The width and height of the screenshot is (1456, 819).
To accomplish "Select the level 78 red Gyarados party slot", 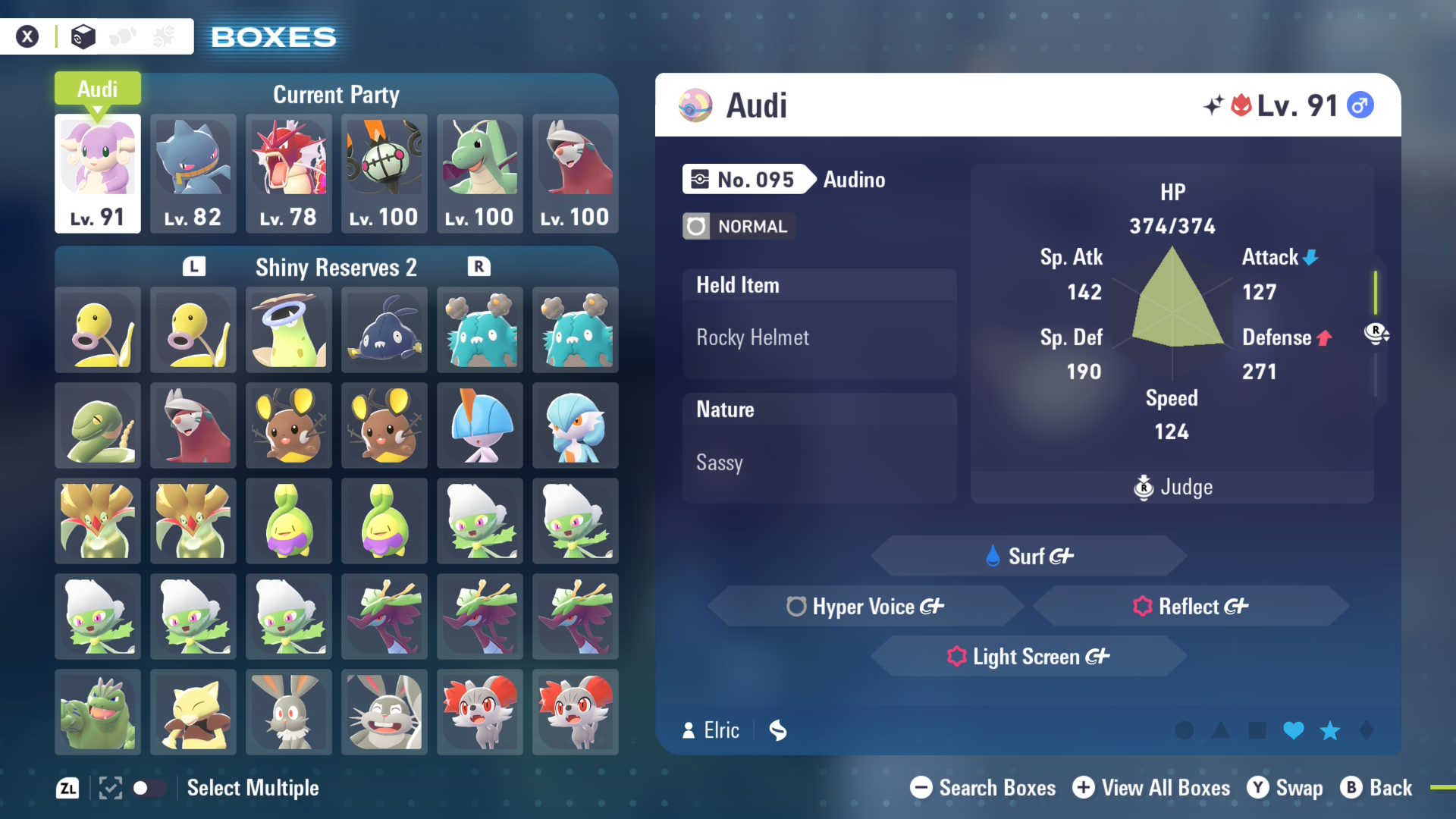I will 289,173.
